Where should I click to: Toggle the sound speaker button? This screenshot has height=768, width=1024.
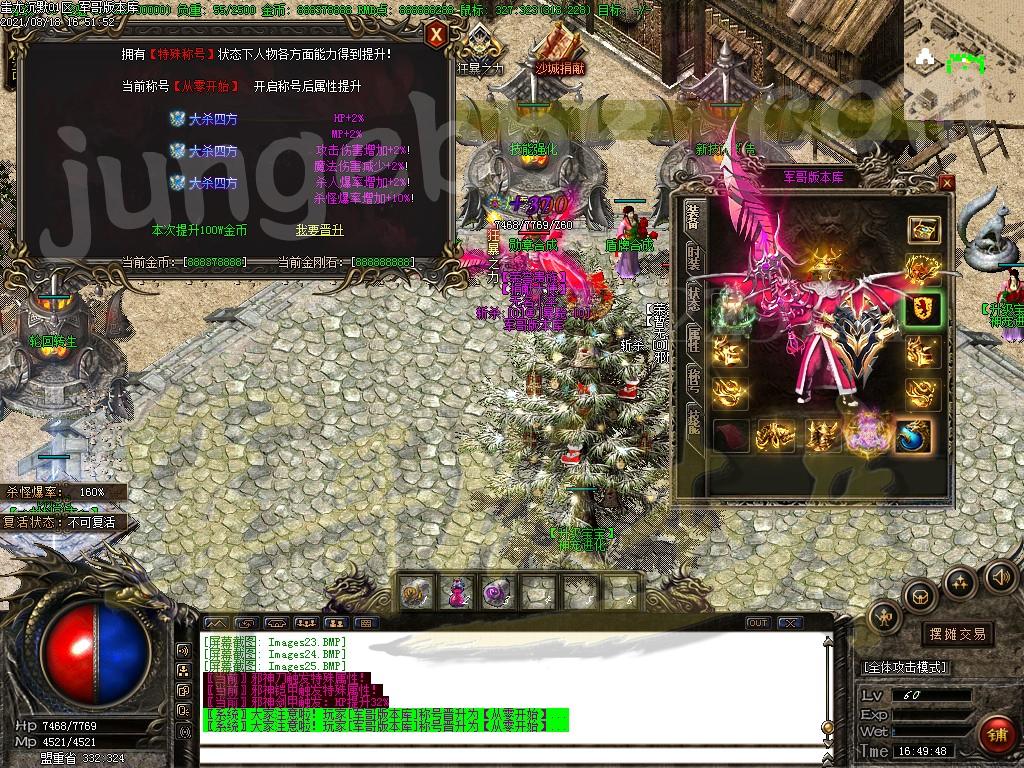coord(1000,576)
